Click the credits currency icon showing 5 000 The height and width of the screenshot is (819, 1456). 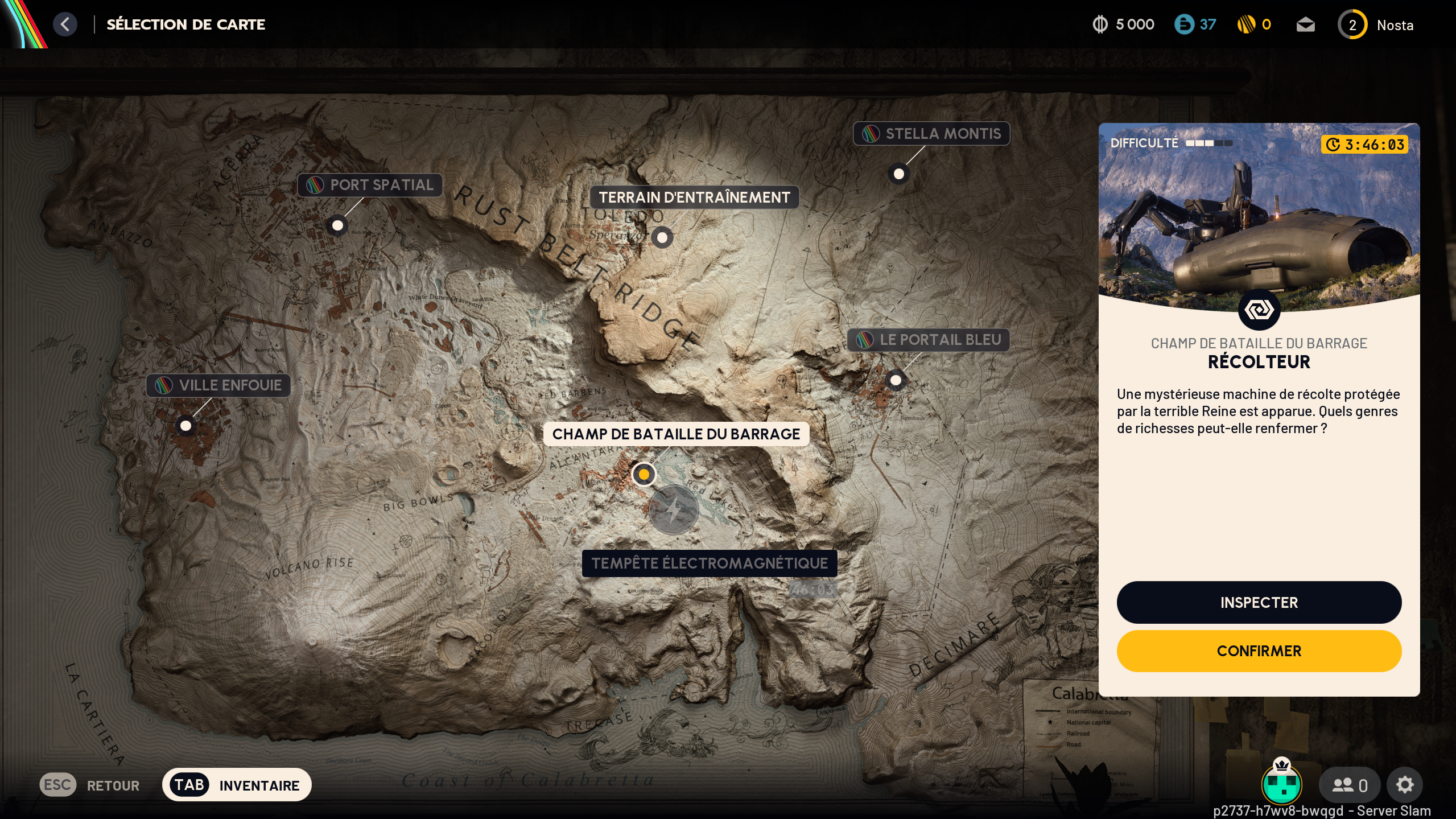pyautogui.click(x=1099, y=24)
